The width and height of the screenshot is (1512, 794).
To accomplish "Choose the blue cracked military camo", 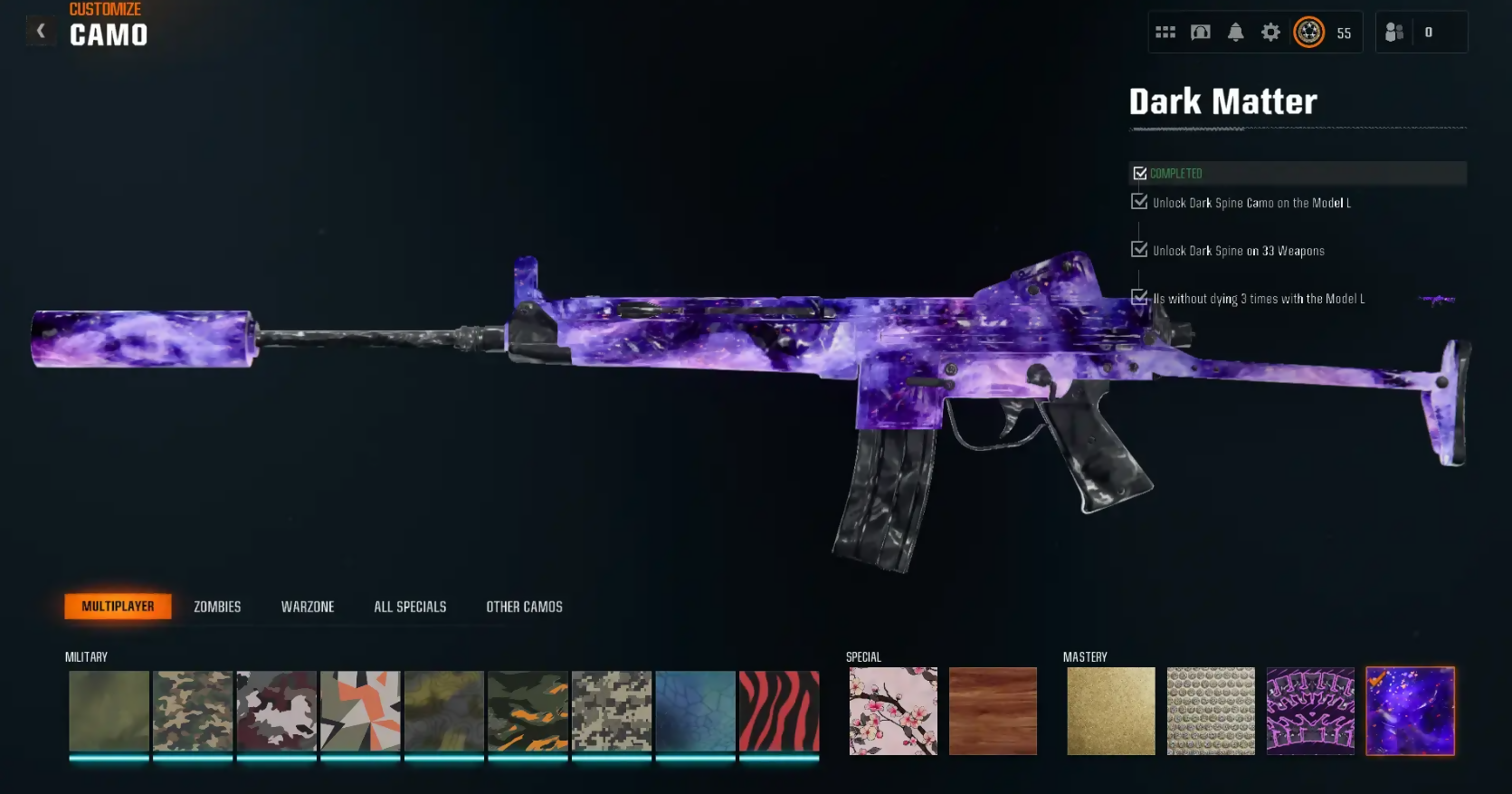I will coord(695,711).
